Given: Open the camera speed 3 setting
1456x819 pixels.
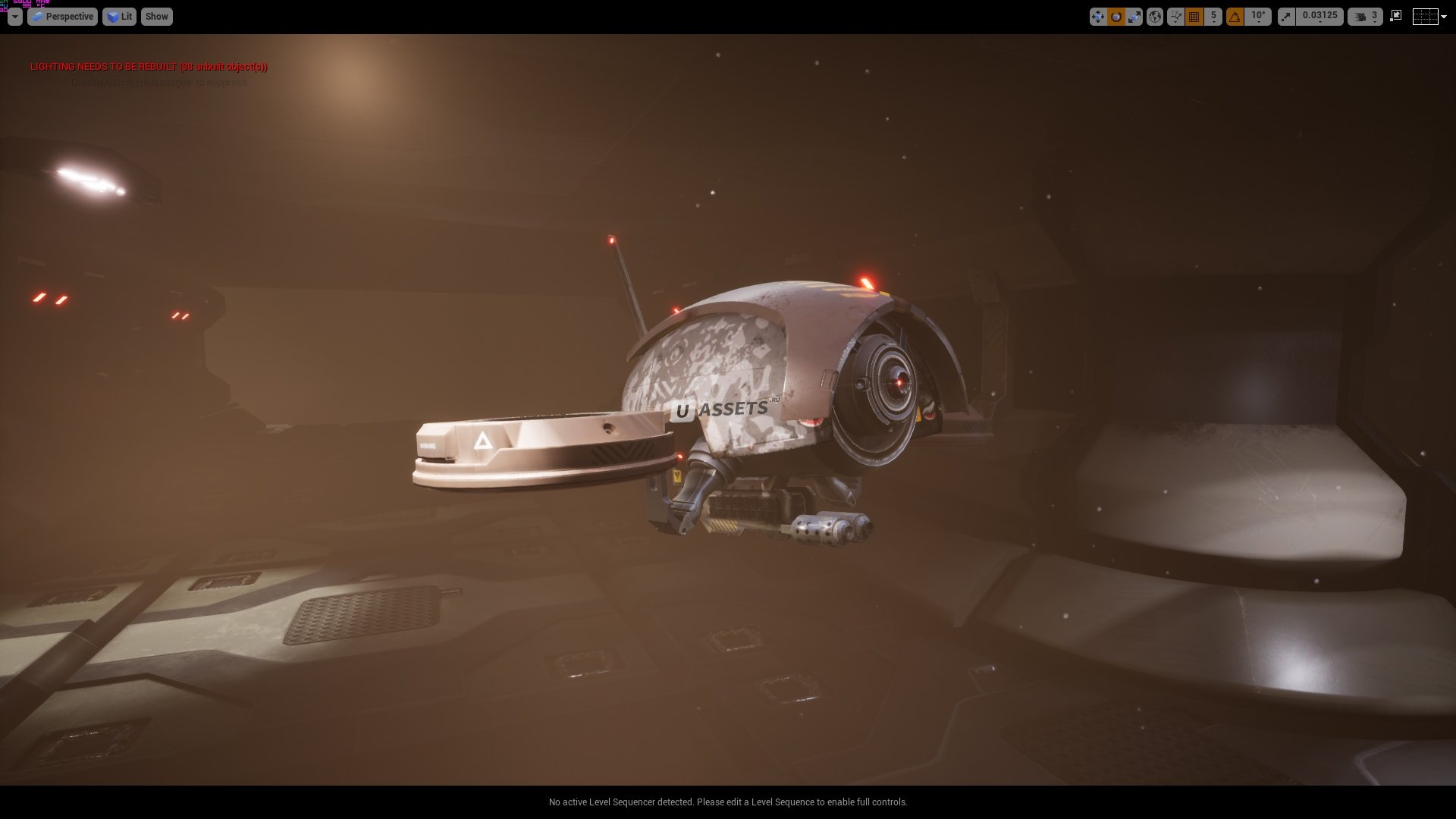Looking at the screenshot, I should pyautogui.click(x=1366, y=17).
